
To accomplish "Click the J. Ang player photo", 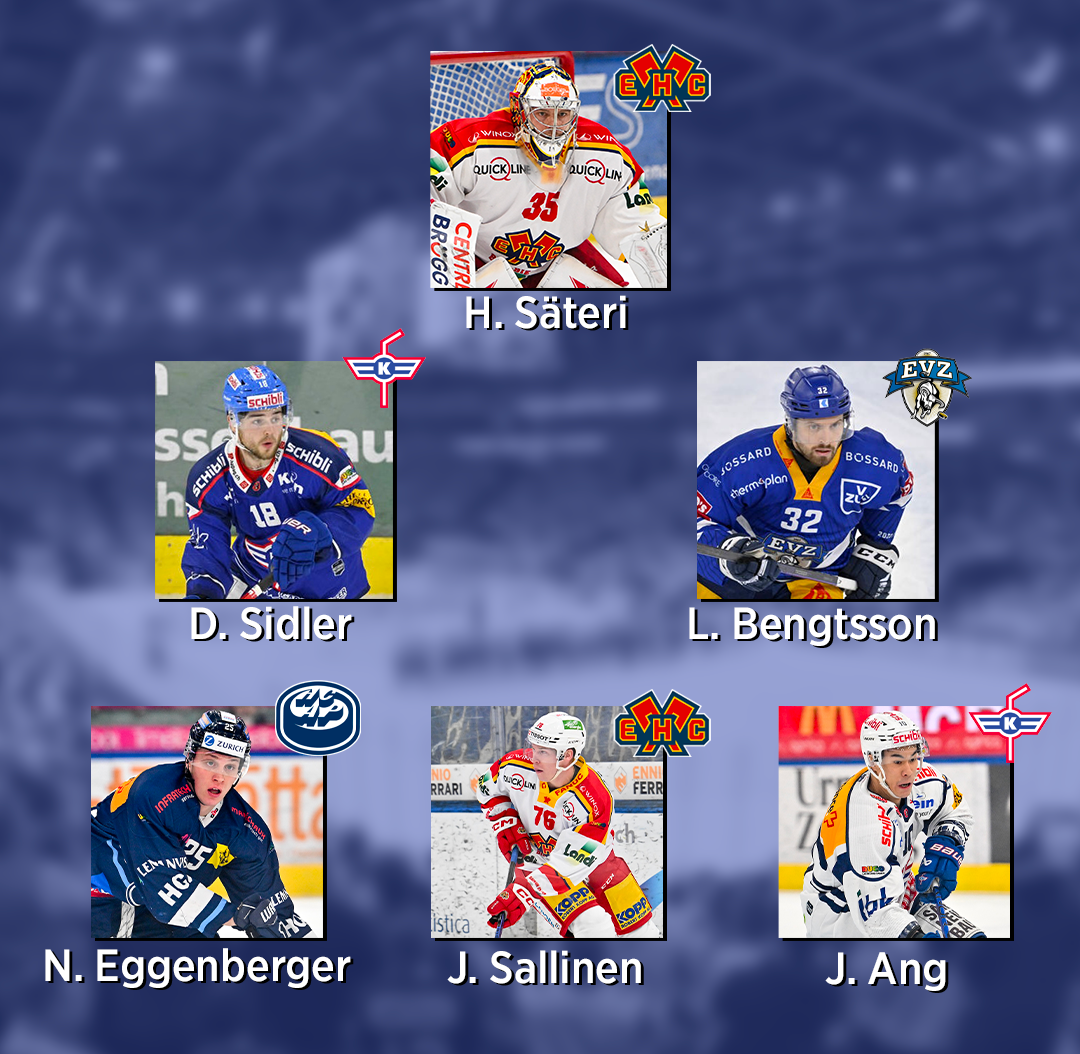I will (x=894, y=822).
